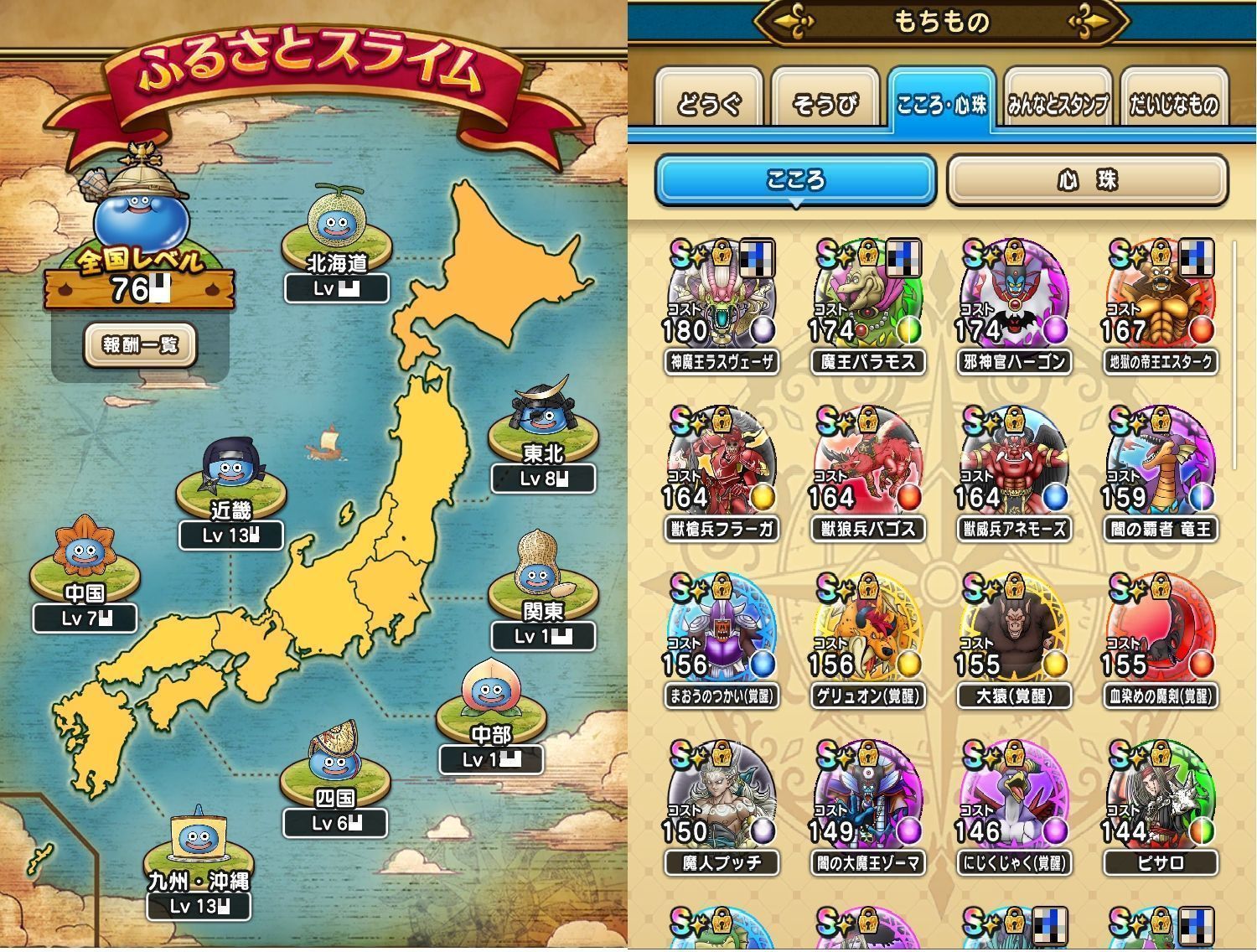Viewport: 1257px width, 952px height.
Task: Select the 闇の覇者 竜王 heart
Action: [x=1160, y=463]
